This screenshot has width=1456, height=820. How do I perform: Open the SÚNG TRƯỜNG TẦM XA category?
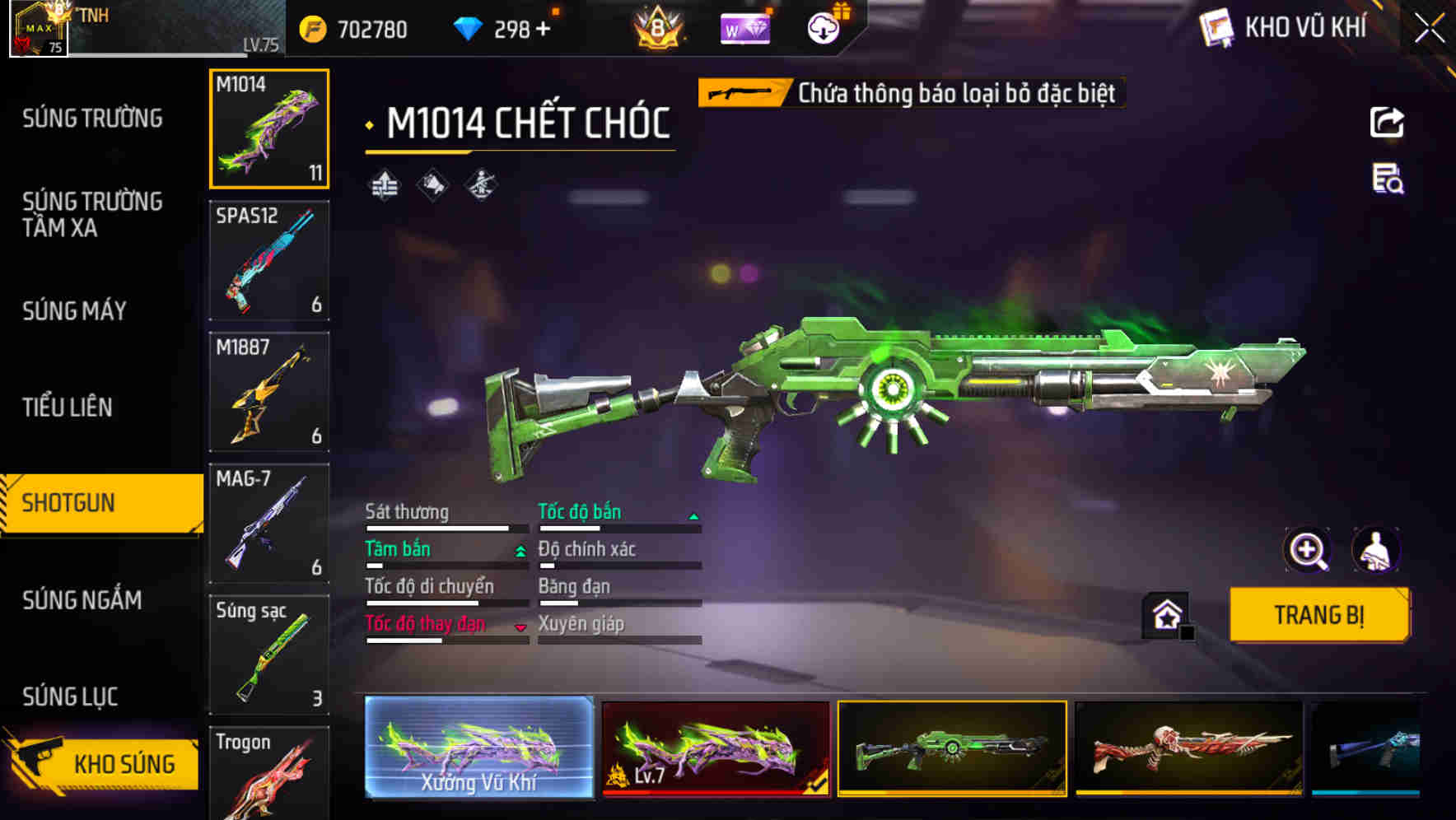(x=92, y=214)
